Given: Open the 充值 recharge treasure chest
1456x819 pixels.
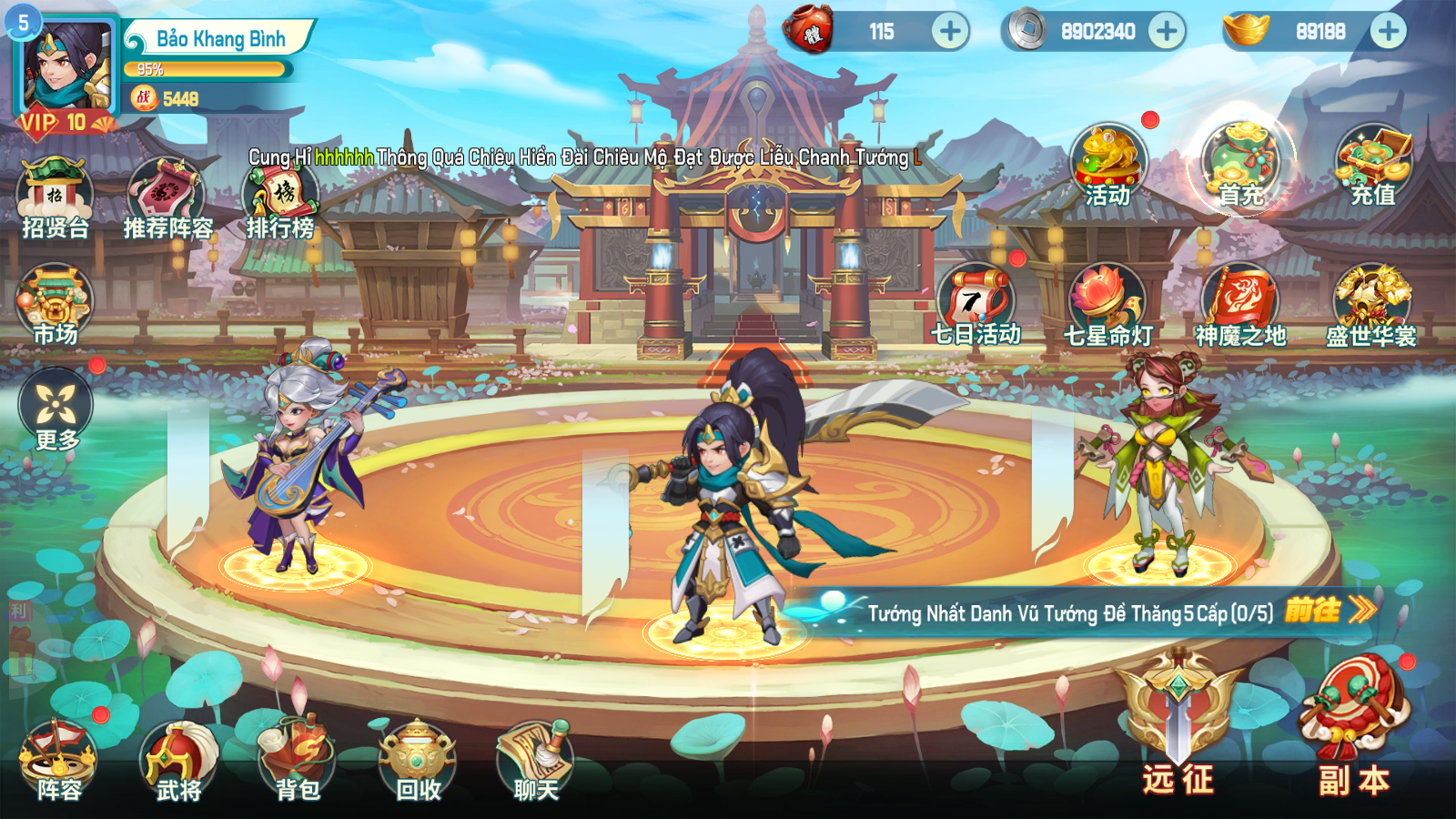Looking at the screenshot, I should [x=1373, y=166].
